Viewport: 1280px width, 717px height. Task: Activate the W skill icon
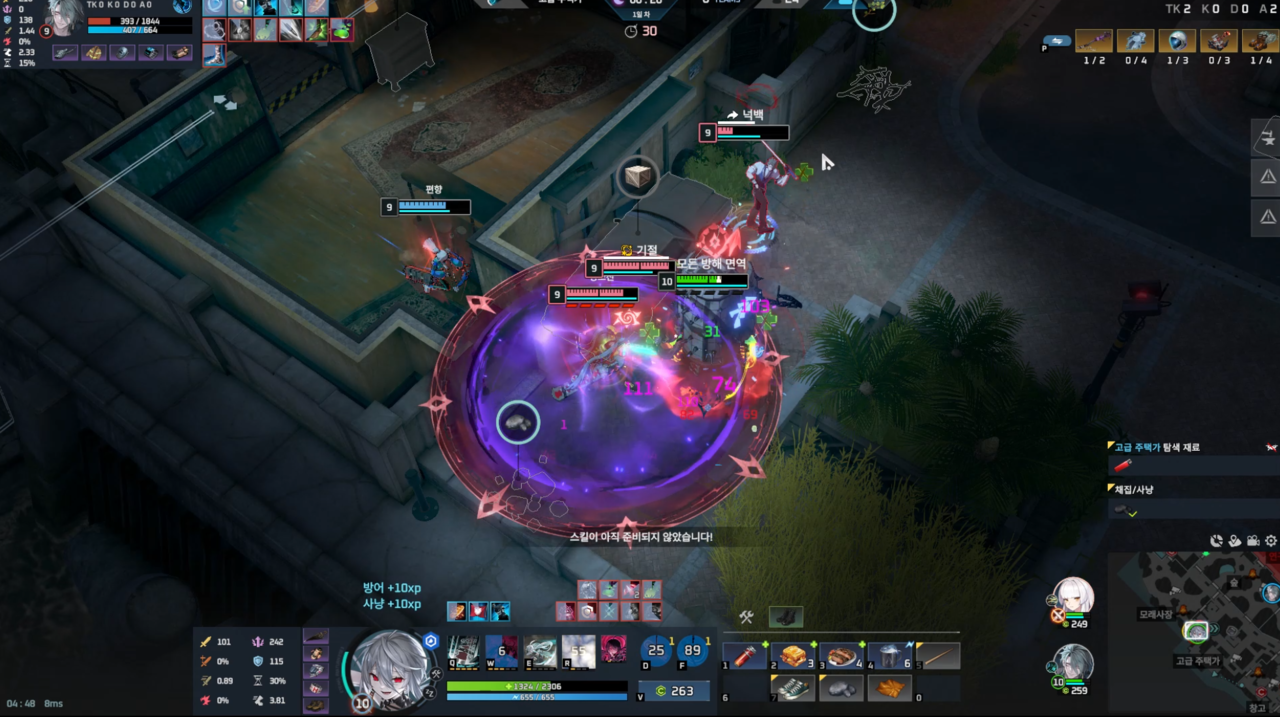click(502, 652)
